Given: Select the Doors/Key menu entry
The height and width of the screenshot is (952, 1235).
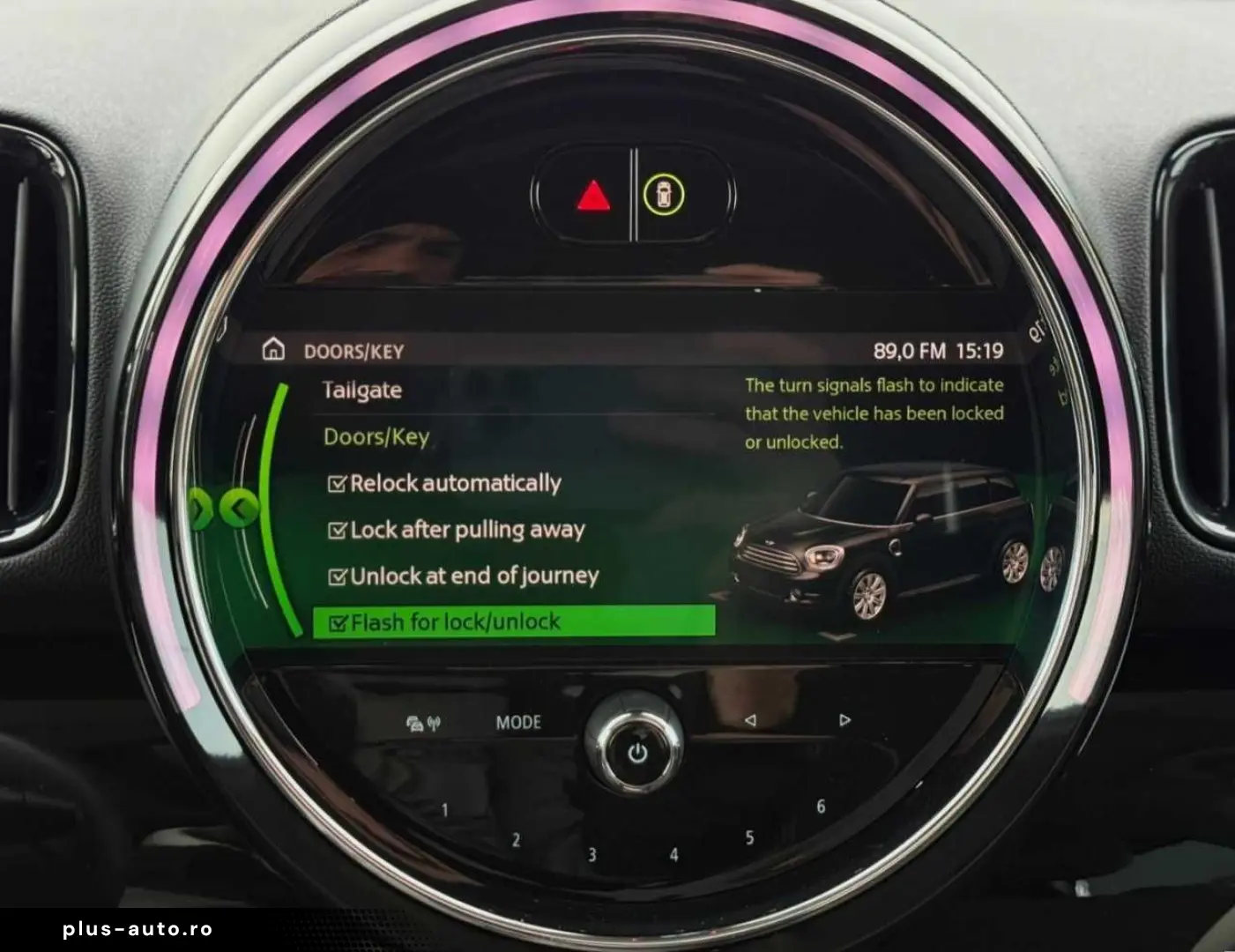Looking at the screenshot, I should (x=376, y=436).
